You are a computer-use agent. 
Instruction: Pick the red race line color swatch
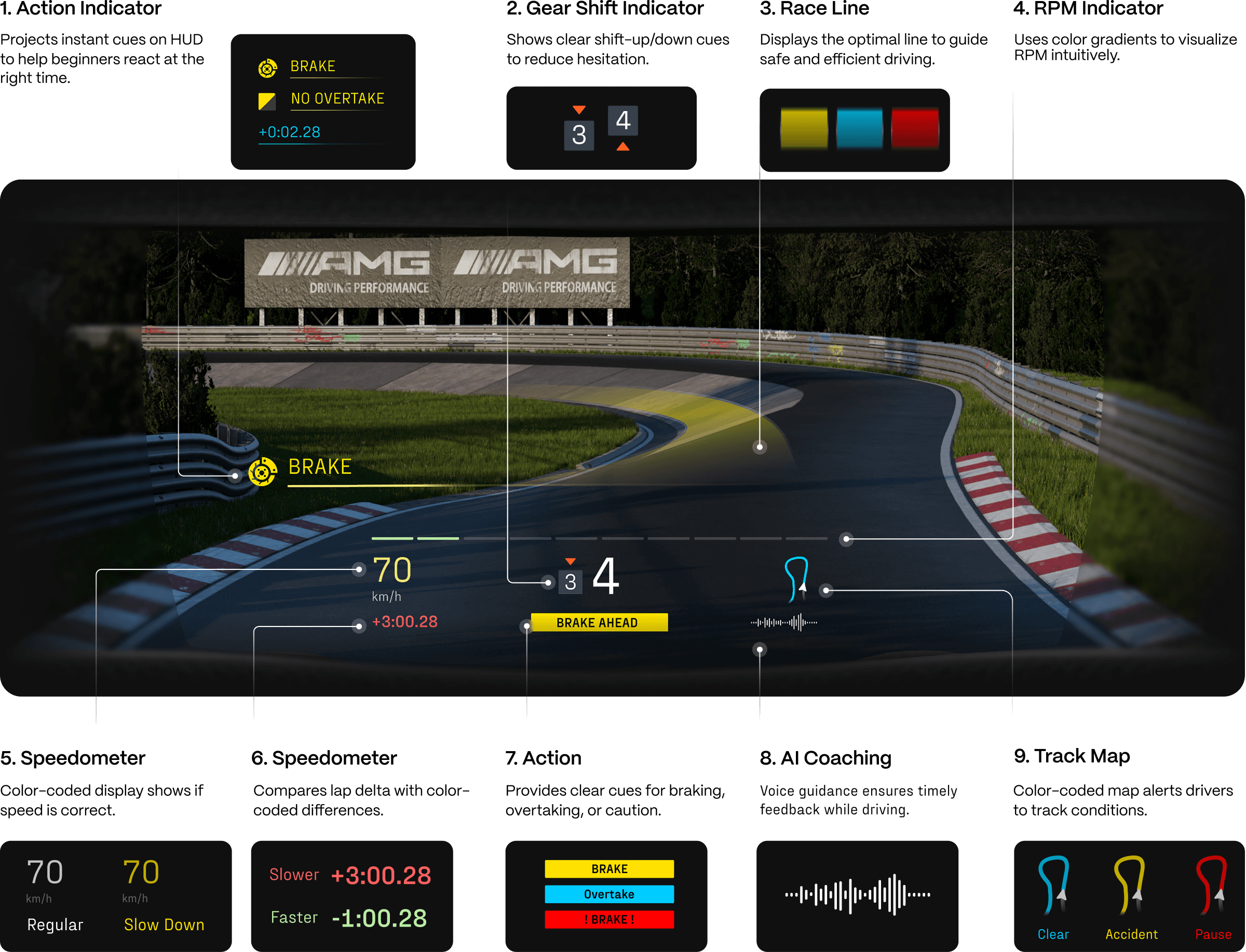coord(915,129)
